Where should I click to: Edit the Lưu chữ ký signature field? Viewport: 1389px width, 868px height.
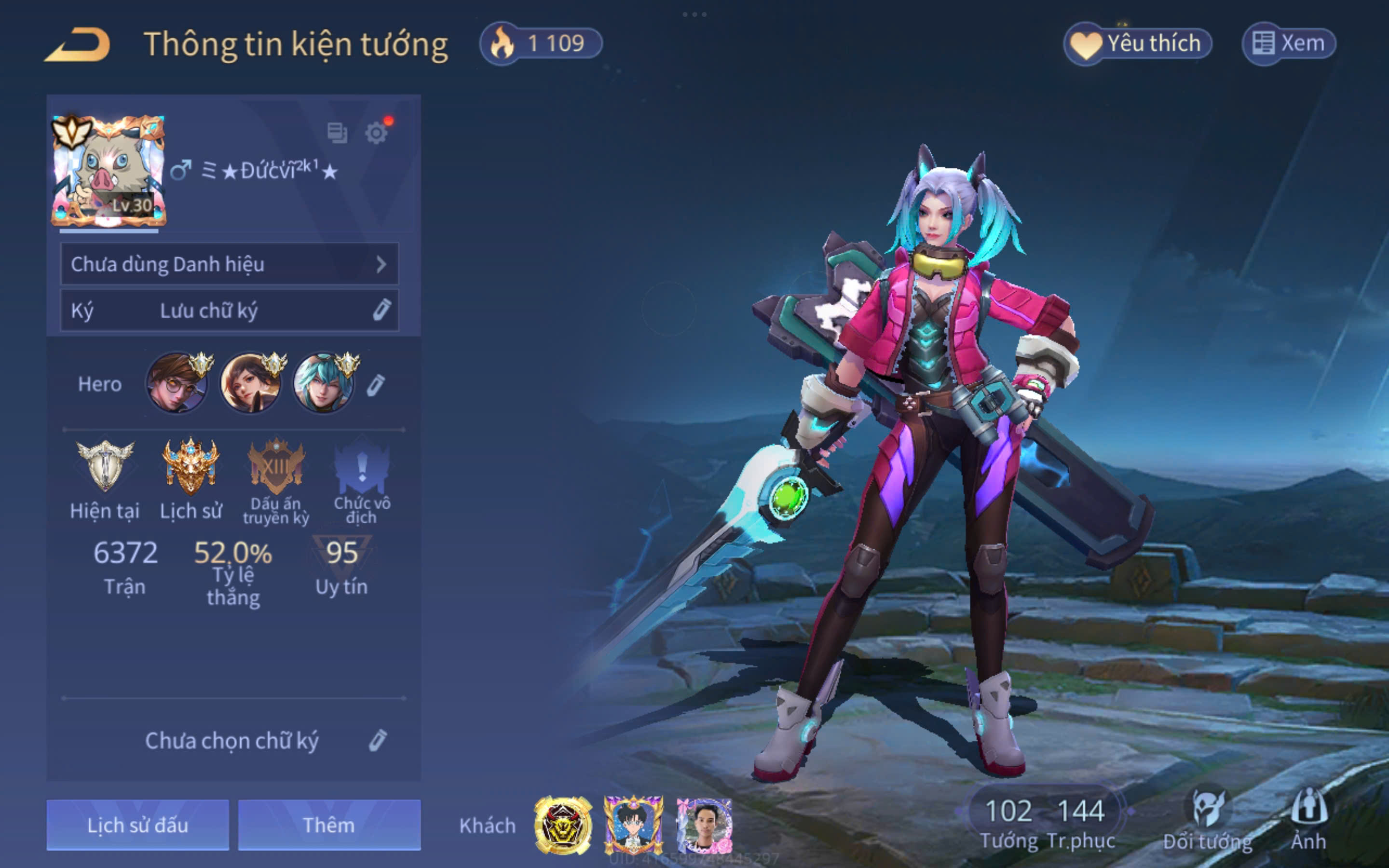[229, 311]
